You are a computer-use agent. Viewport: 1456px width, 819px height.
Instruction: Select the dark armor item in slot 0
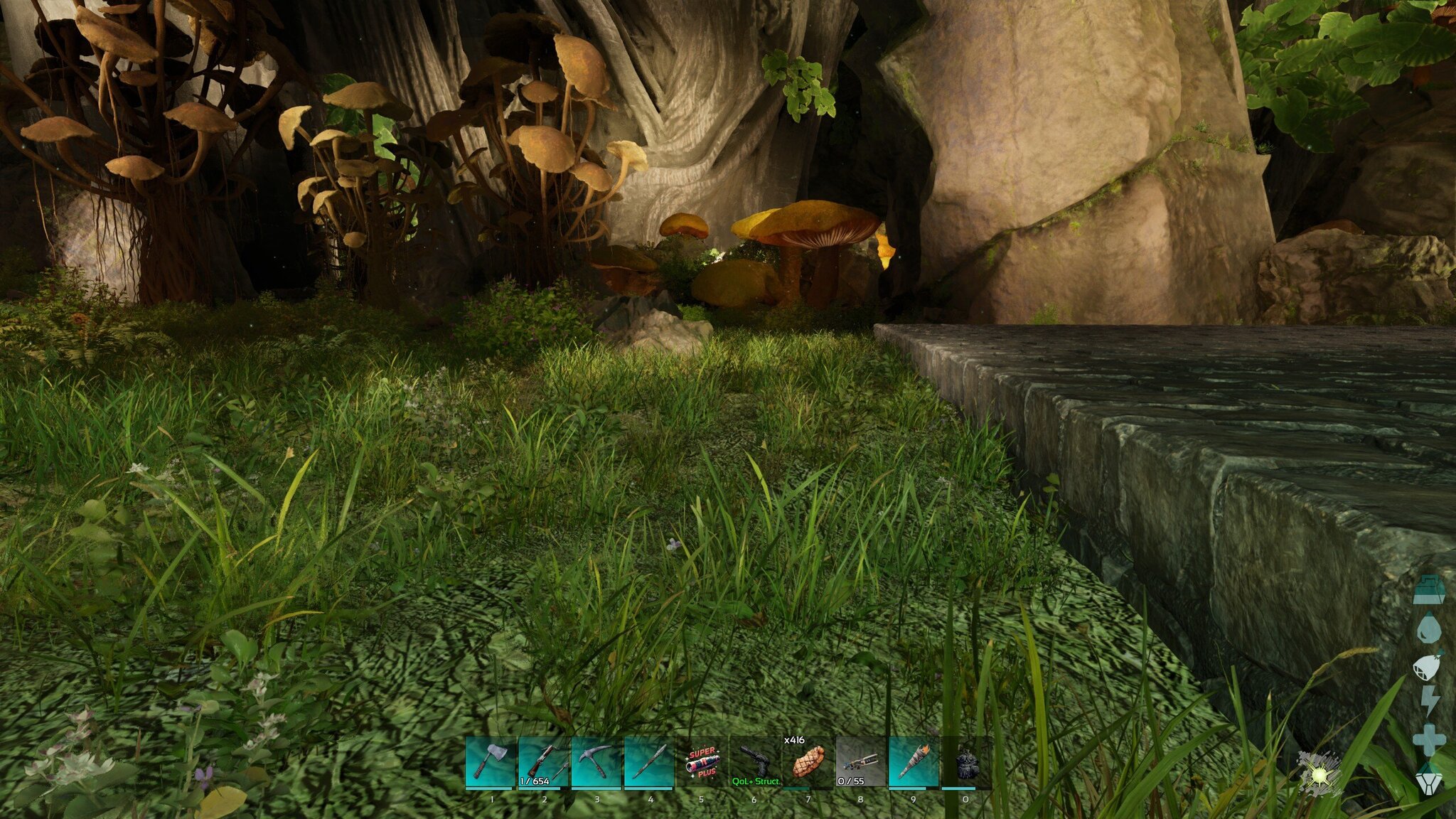(x=965, y=762)
